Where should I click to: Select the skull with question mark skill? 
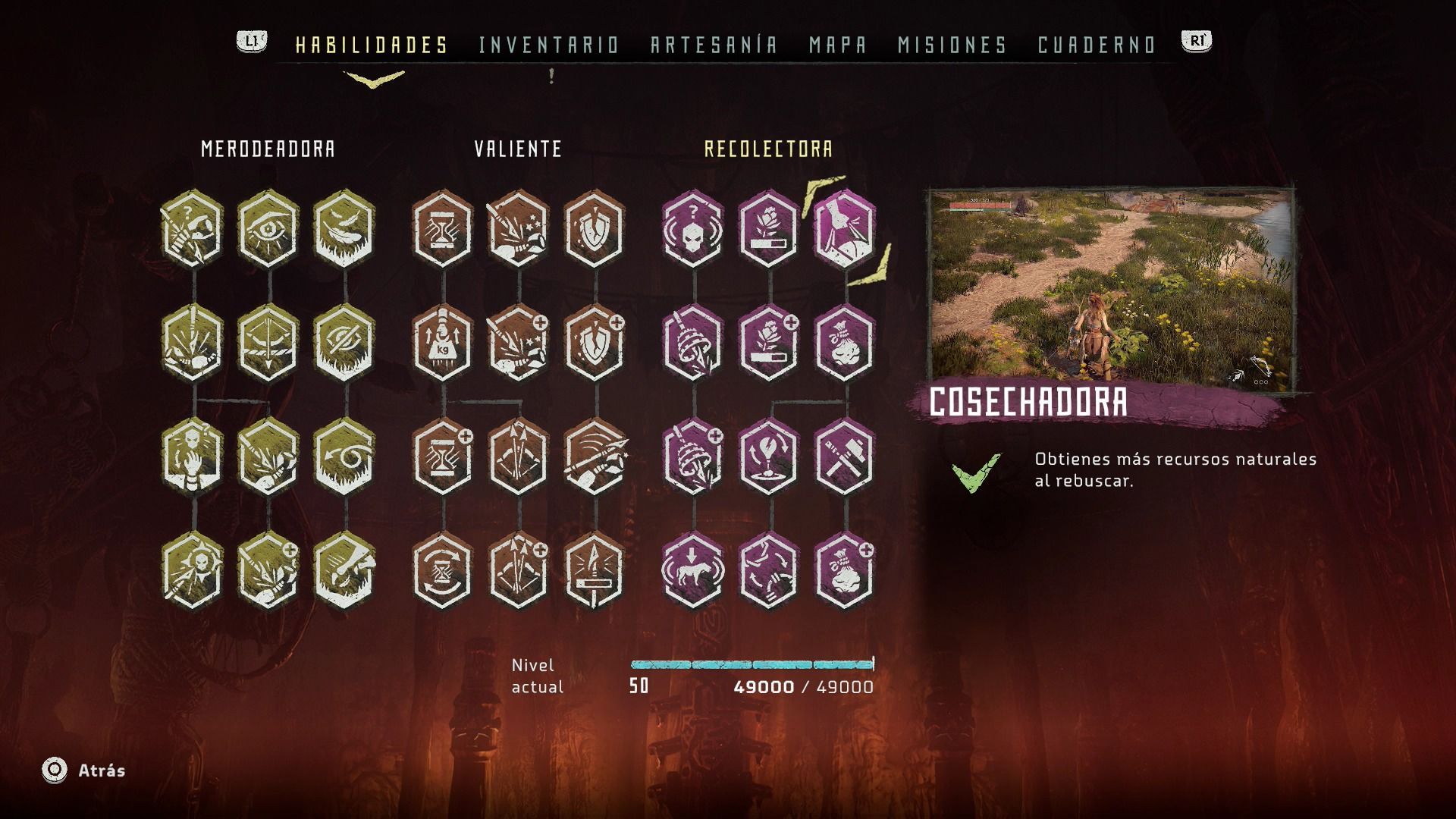tap(692, 229)
